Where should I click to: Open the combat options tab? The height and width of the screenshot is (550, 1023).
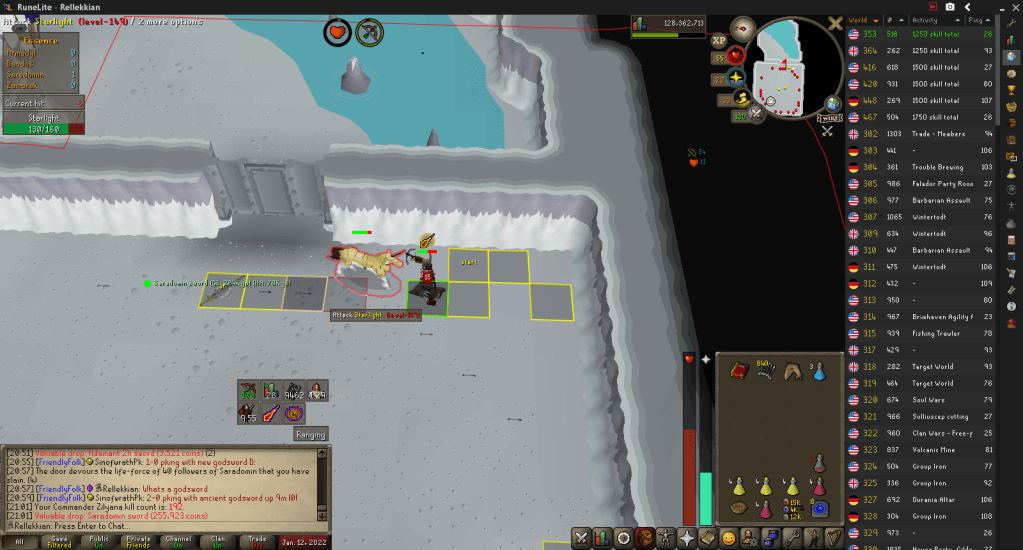582,538
